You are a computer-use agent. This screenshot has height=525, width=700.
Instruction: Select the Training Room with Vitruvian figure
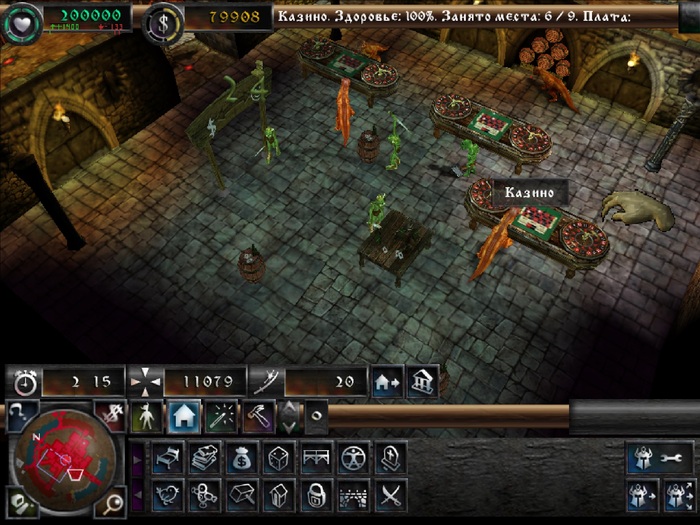click(353, 458)
